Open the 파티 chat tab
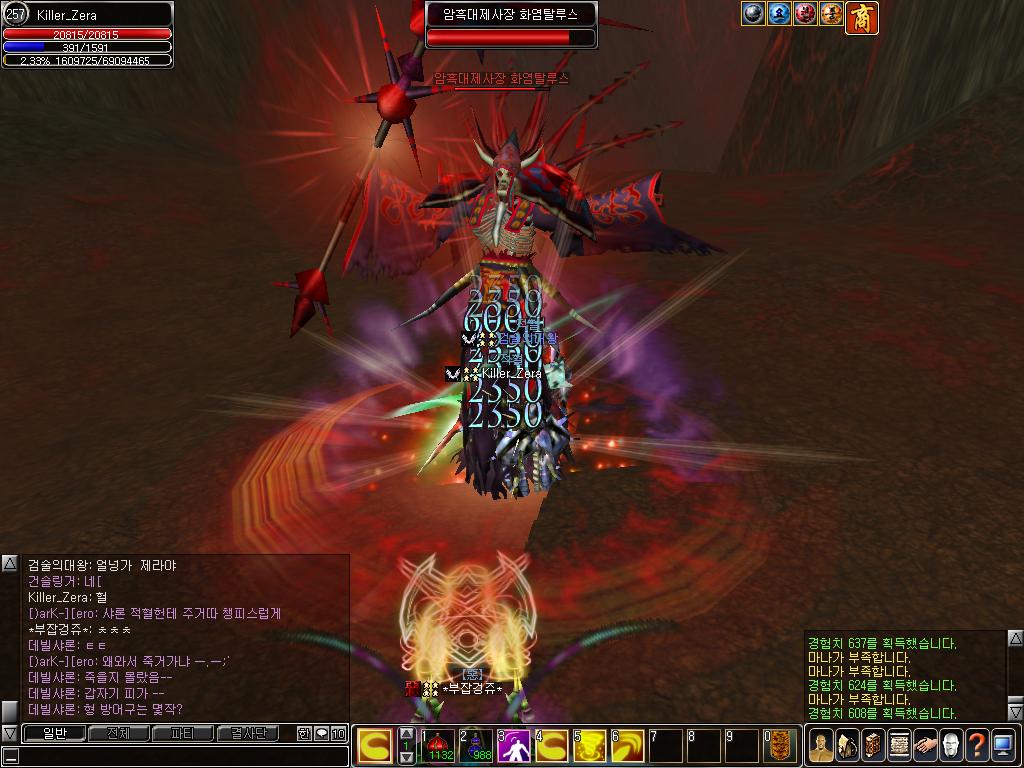 point(183,733)
